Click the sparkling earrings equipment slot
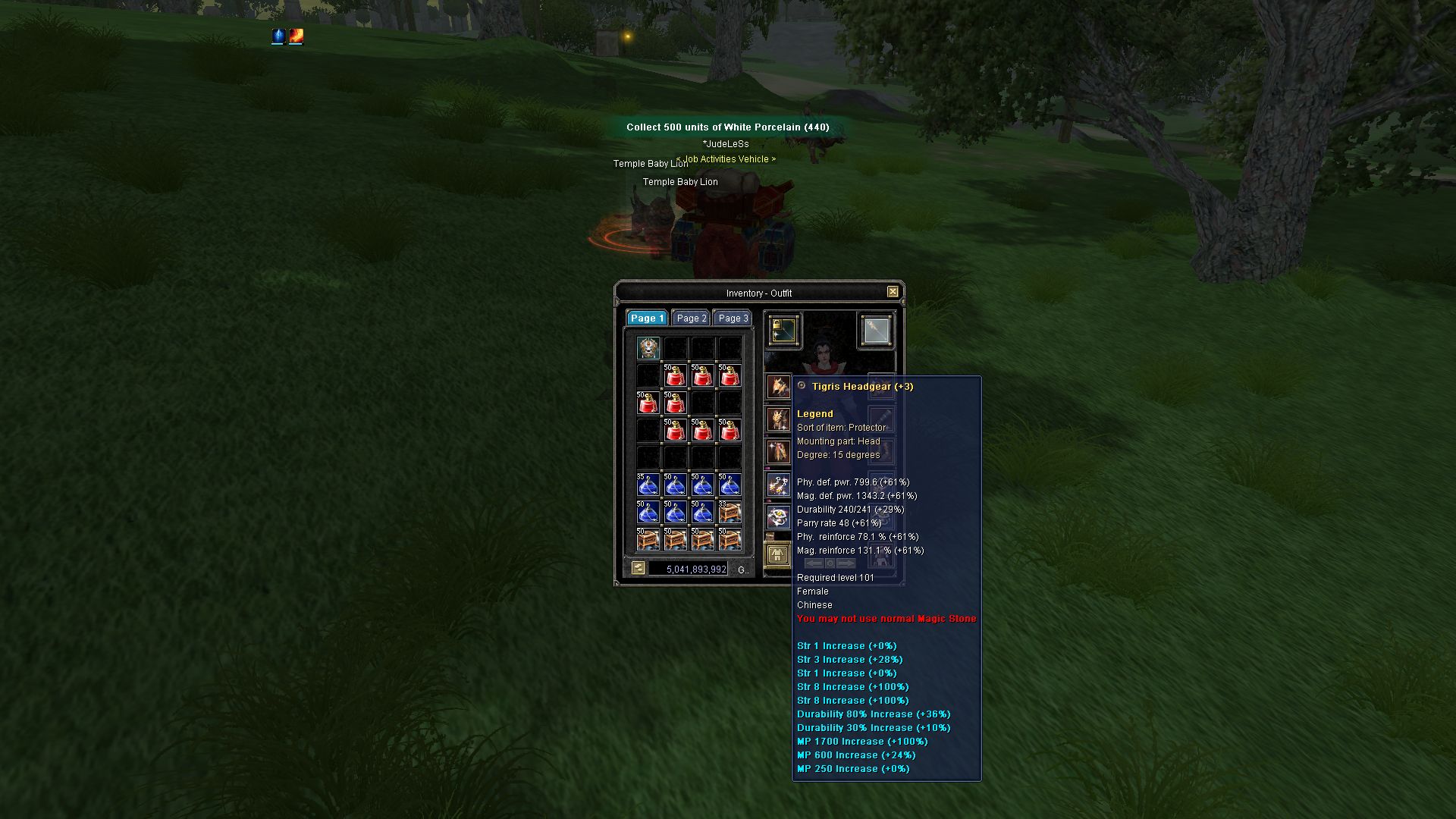1456x819 pixels. pyautogui.click(x=778, y=485)
